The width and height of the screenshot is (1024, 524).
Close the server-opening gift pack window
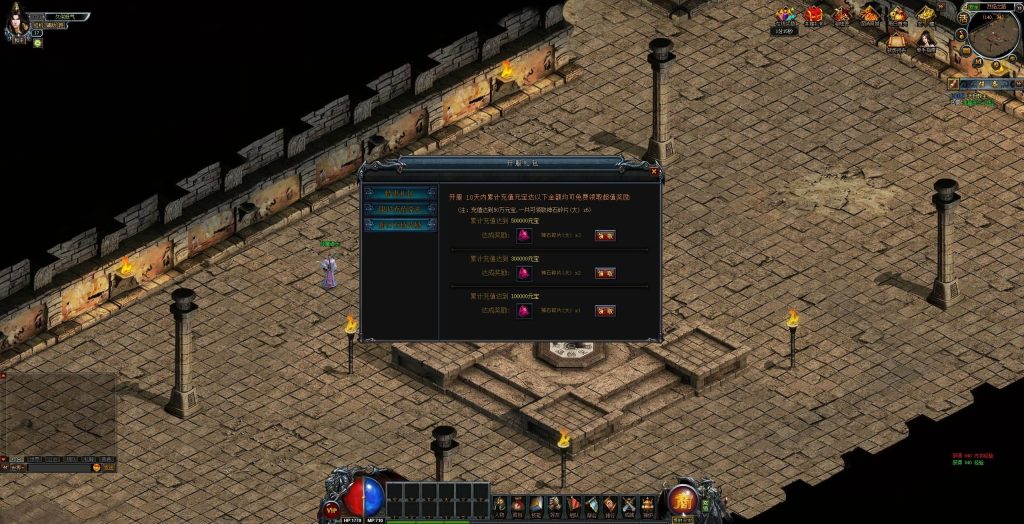[x=654, y=171]
